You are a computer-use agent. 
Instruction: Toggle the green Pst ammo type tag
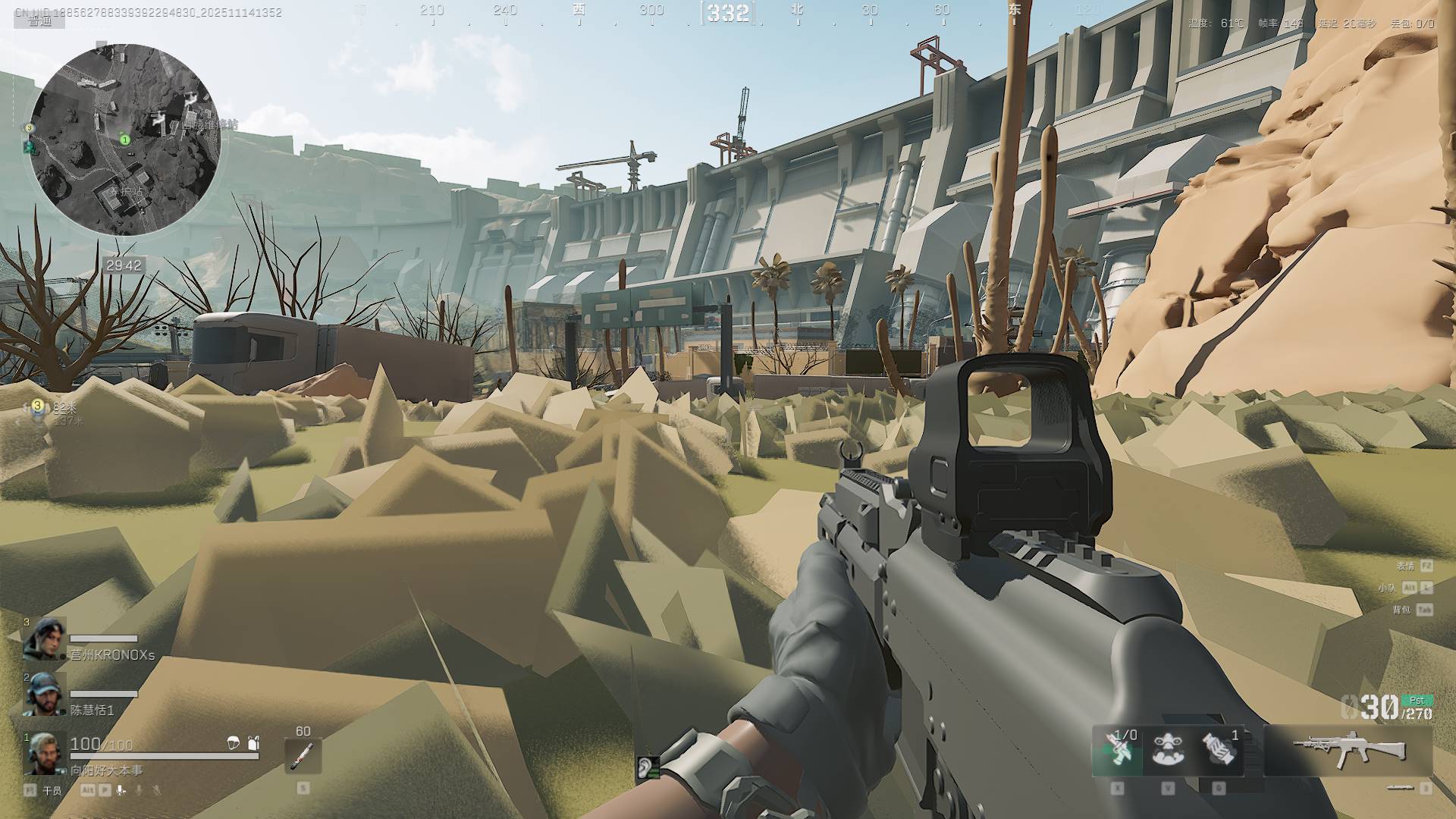tap(1417, 701)
